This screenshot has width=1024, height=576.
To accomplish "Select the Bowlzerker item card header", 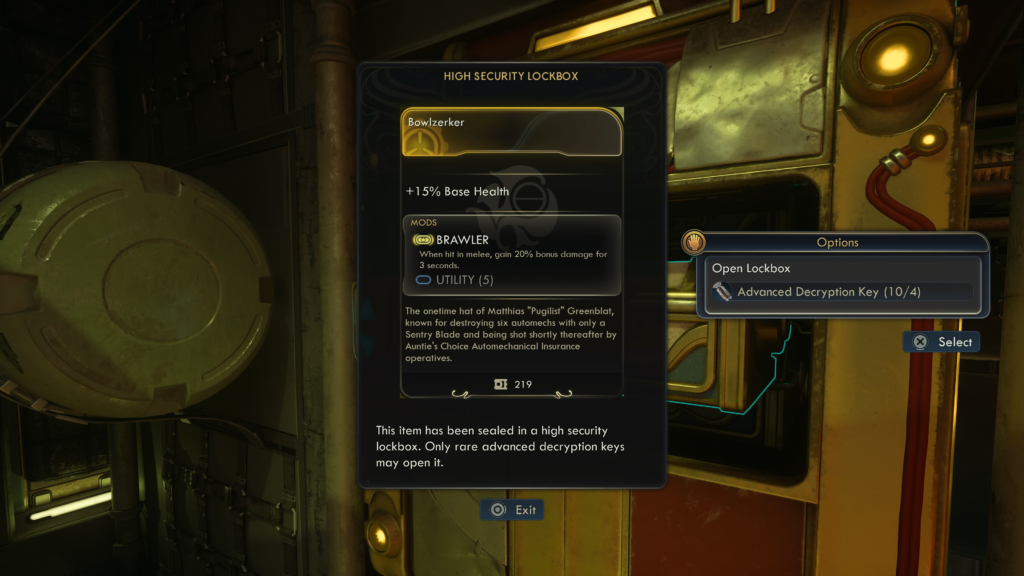I will pyautogui.click(x=512, y=132).
